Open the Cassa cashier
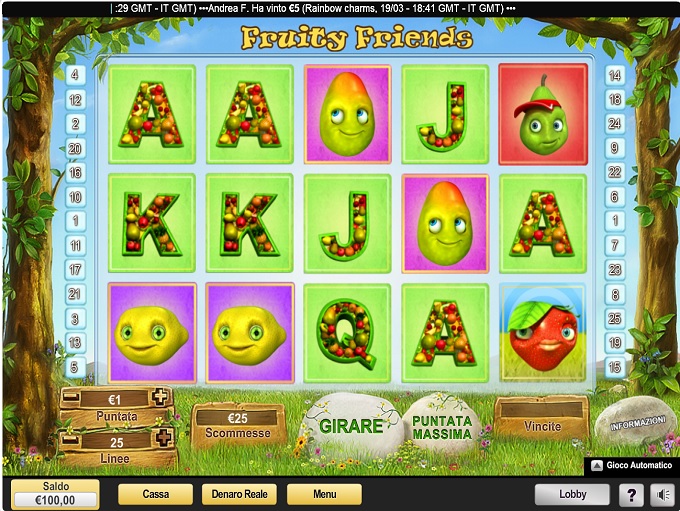The height and width of the screenshot is (511, 680). click(x=155, y=494)
